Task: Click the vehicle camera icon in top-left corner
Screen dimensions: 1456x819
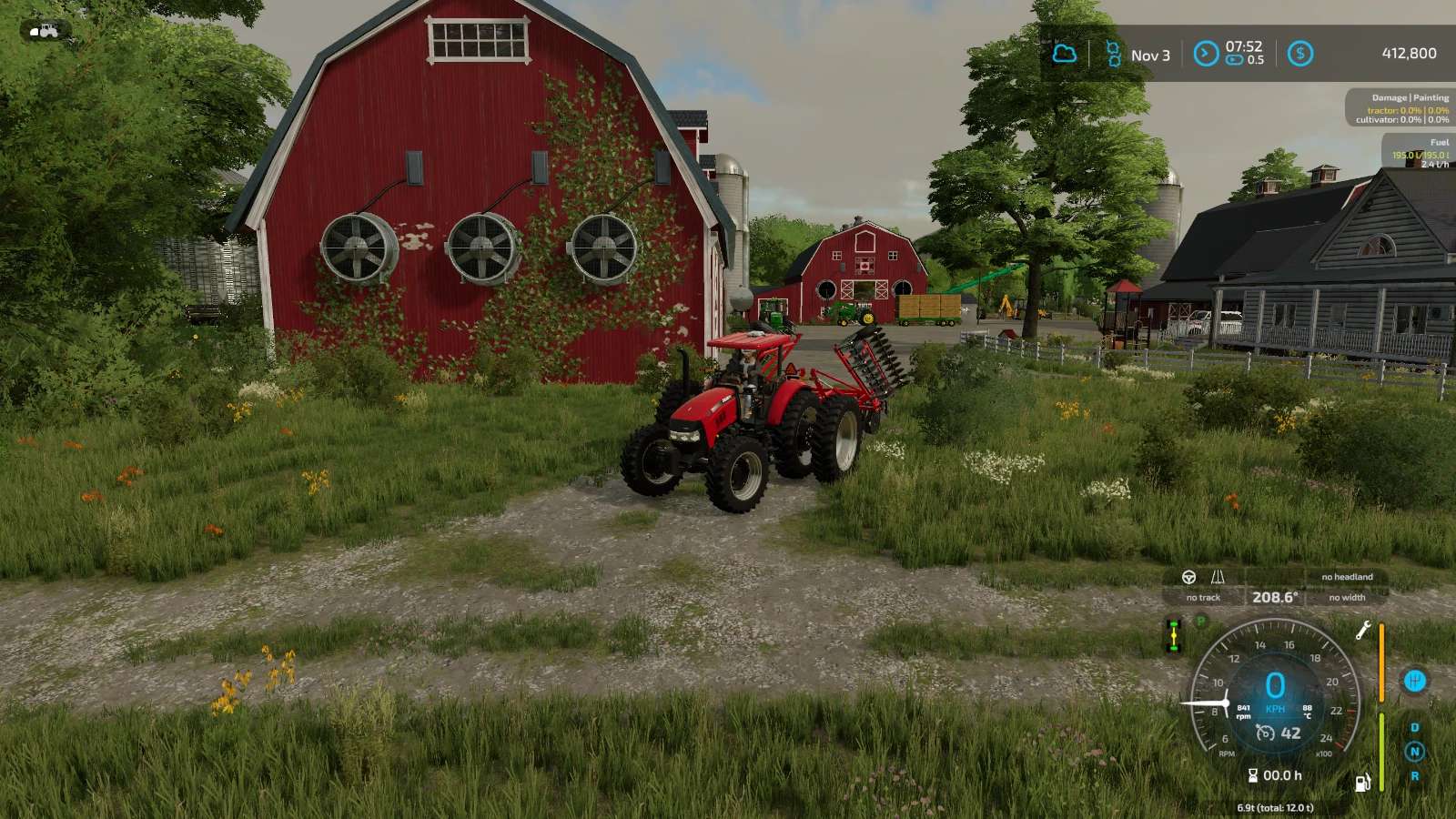Action: click(x=44, y=31)
